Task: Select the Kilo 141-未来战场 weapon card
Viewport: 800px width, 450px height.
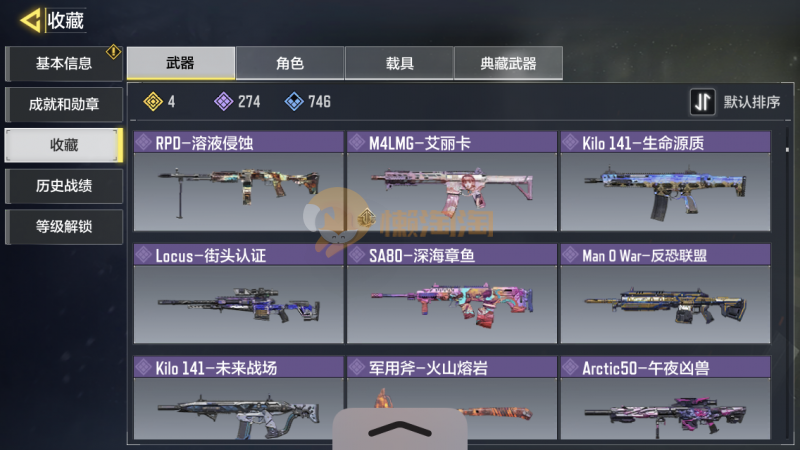Action: (238, 402)
